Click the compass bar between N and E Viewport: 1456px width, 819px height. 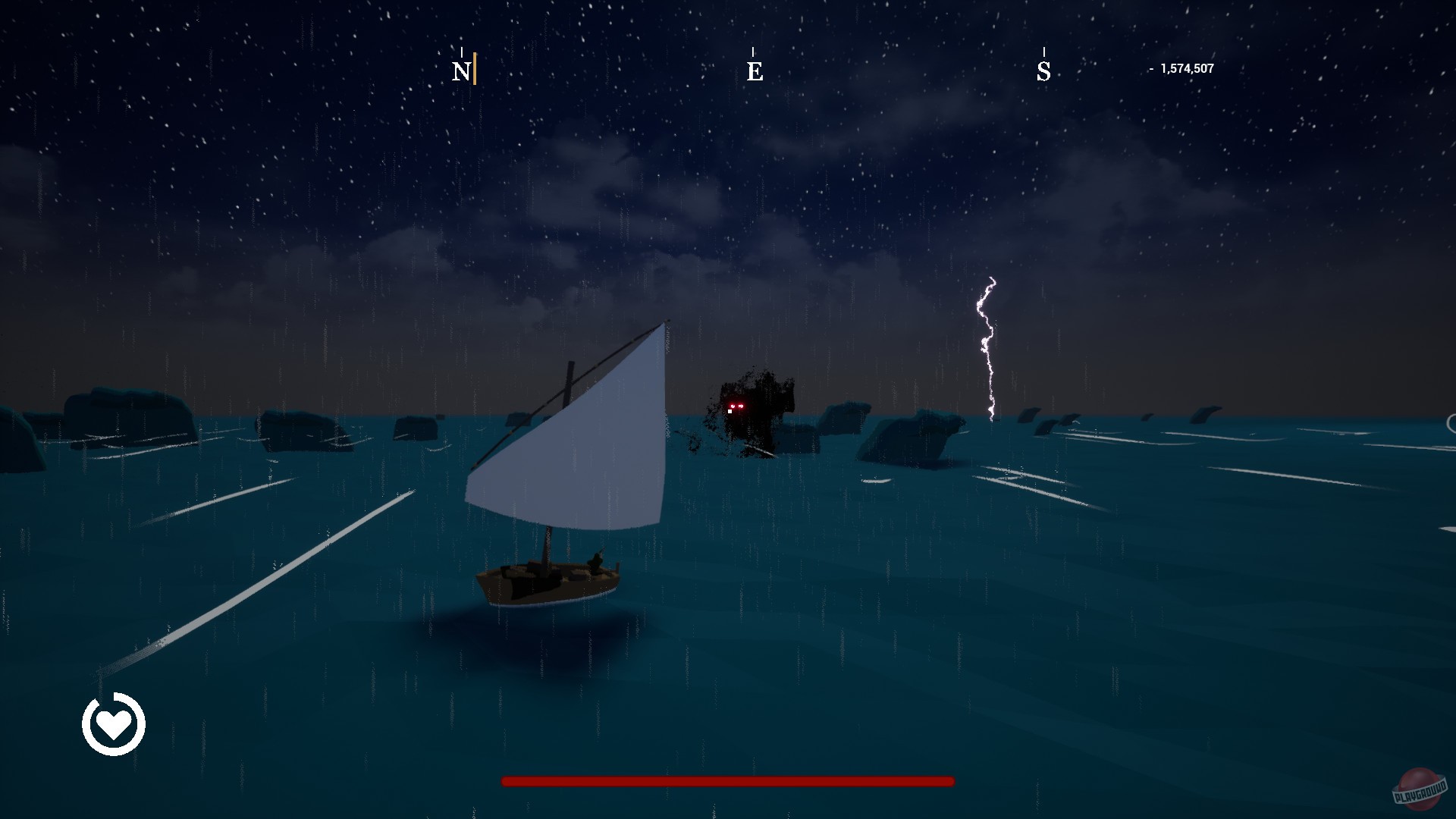point(607,68)
